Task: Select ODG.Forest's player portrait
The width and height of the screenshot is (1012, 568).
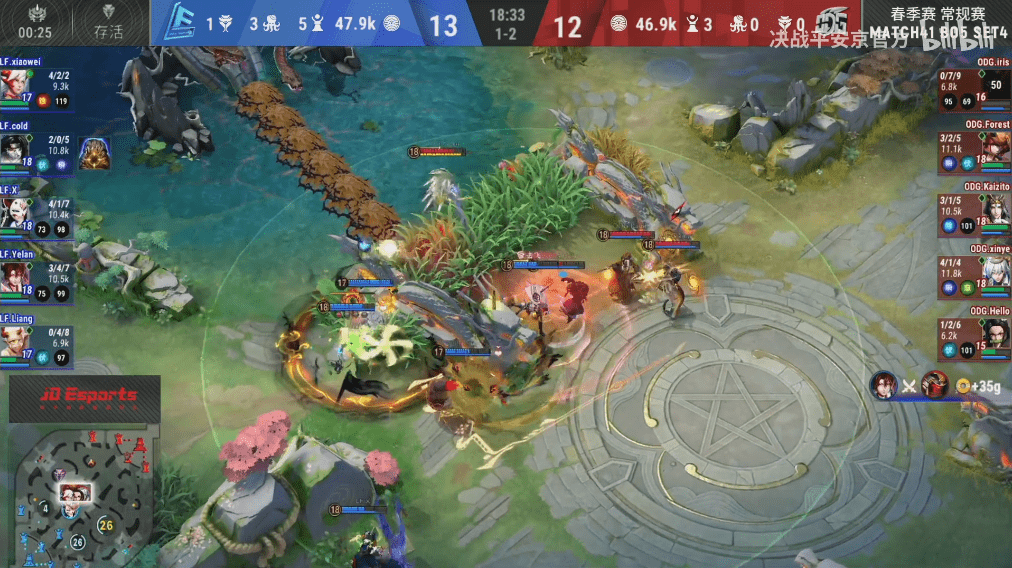Action: click(x=996, y=148)
